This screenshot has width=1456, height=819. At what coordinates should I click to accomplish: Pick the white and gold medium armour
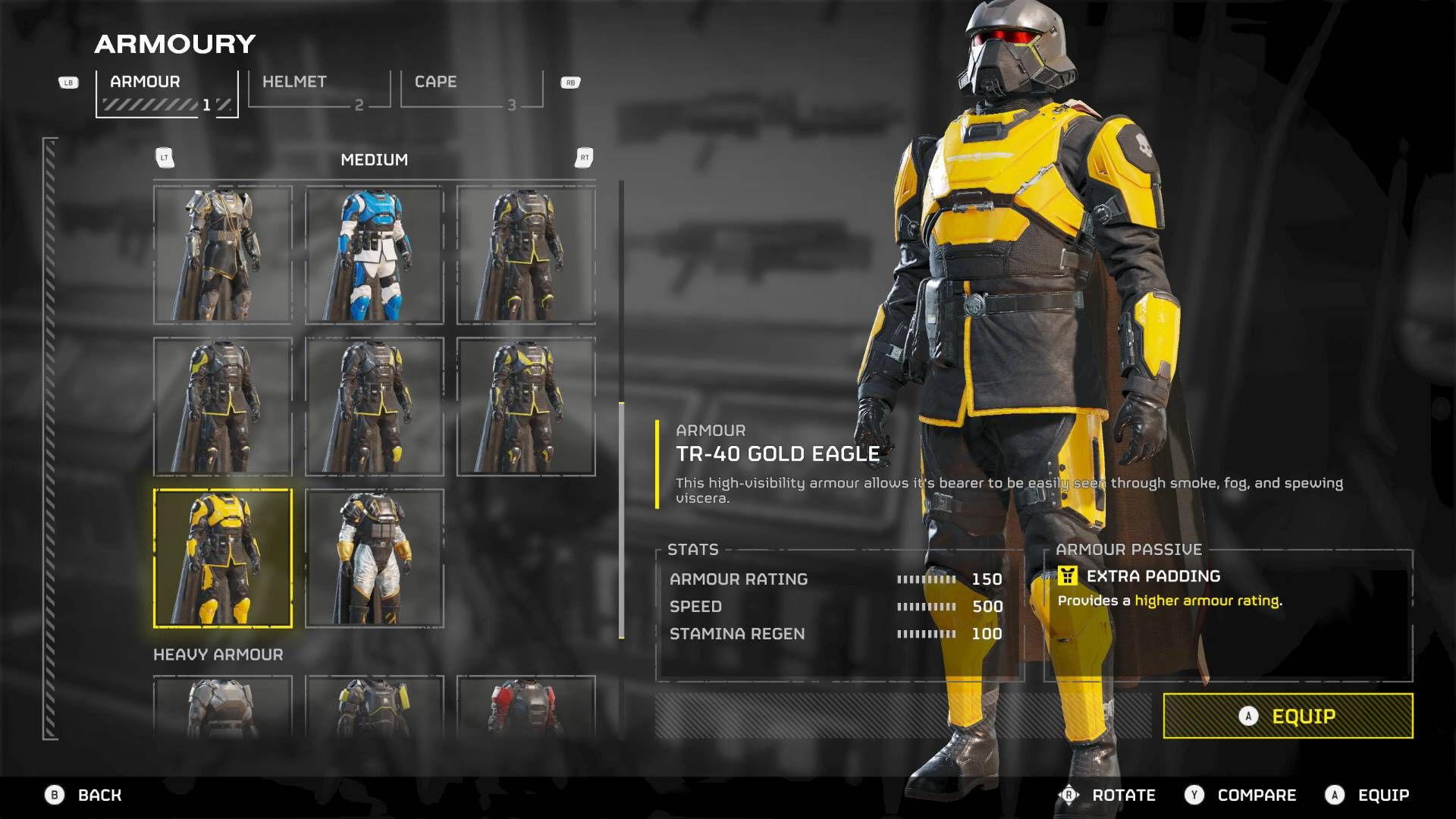tap(375, 558)
